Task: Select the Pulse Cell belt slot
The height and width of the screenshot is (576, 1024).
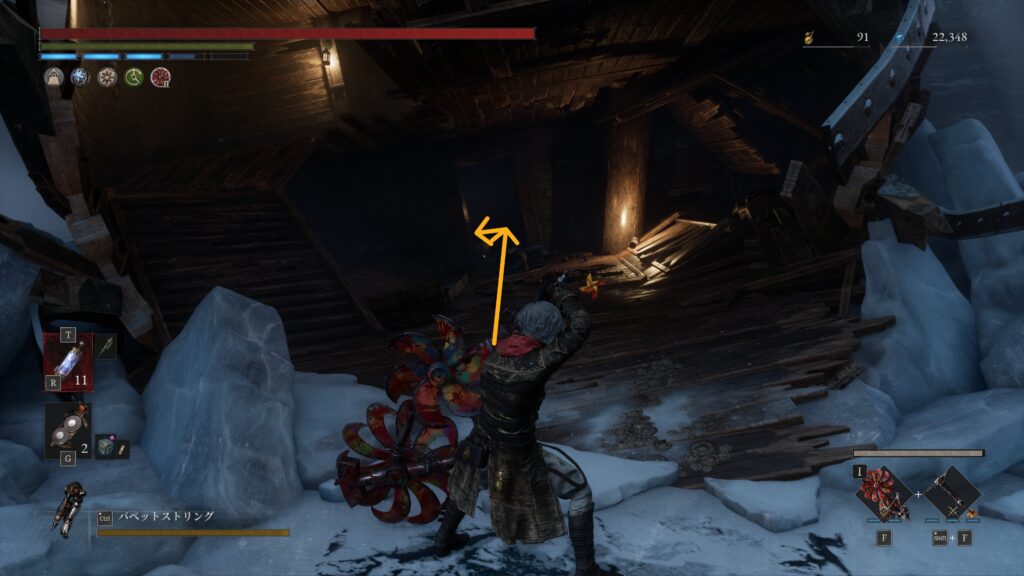Action: pyautogui.click(x=68, y=359)
